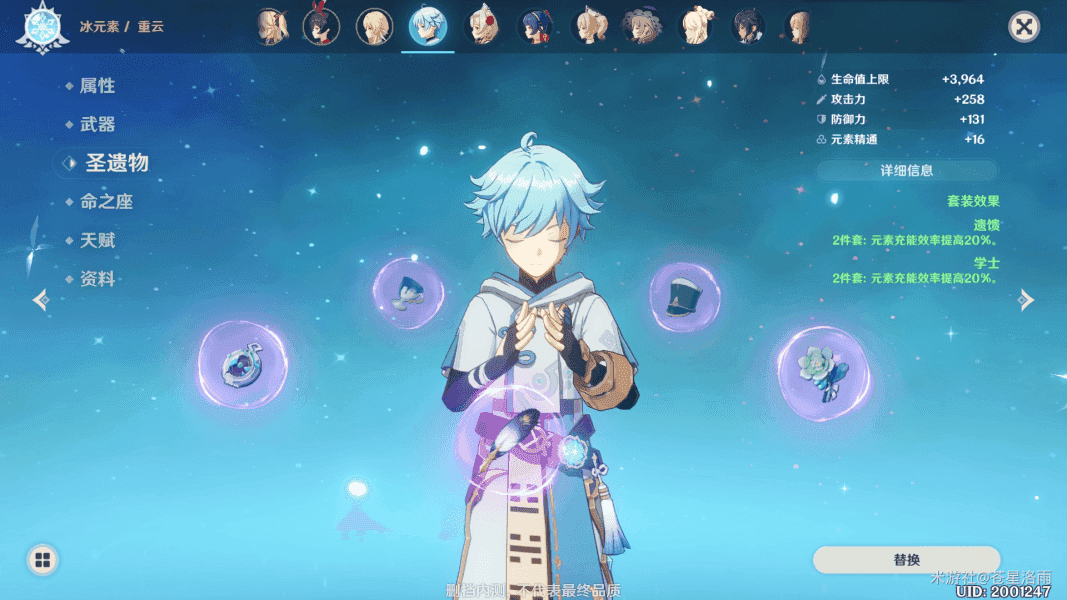Show the 天赋 talents page
This screenshot has height=600, width=1067.
97,241
